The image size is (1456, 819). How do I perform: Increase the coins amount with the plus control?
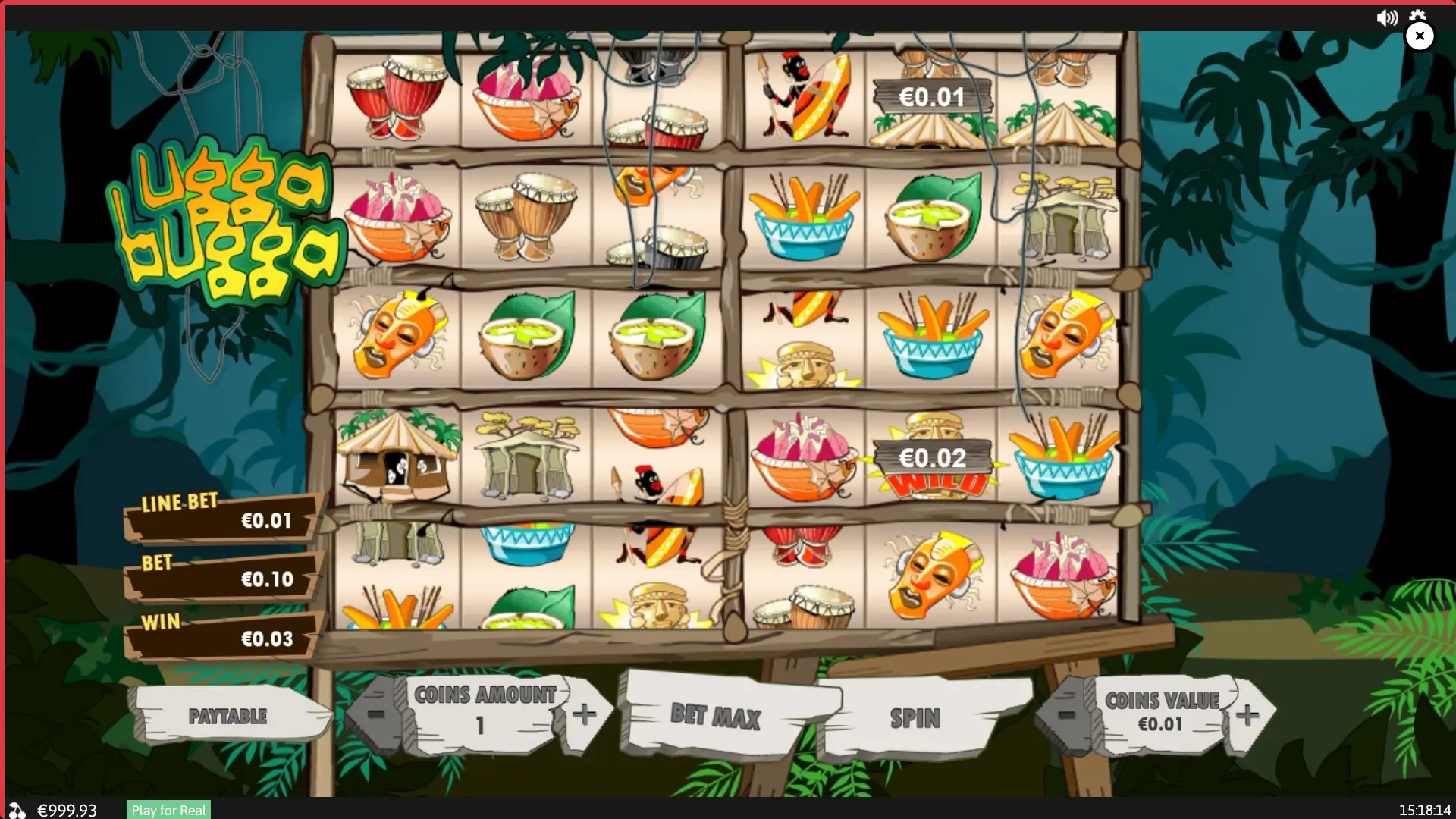(x=584, y=714)
